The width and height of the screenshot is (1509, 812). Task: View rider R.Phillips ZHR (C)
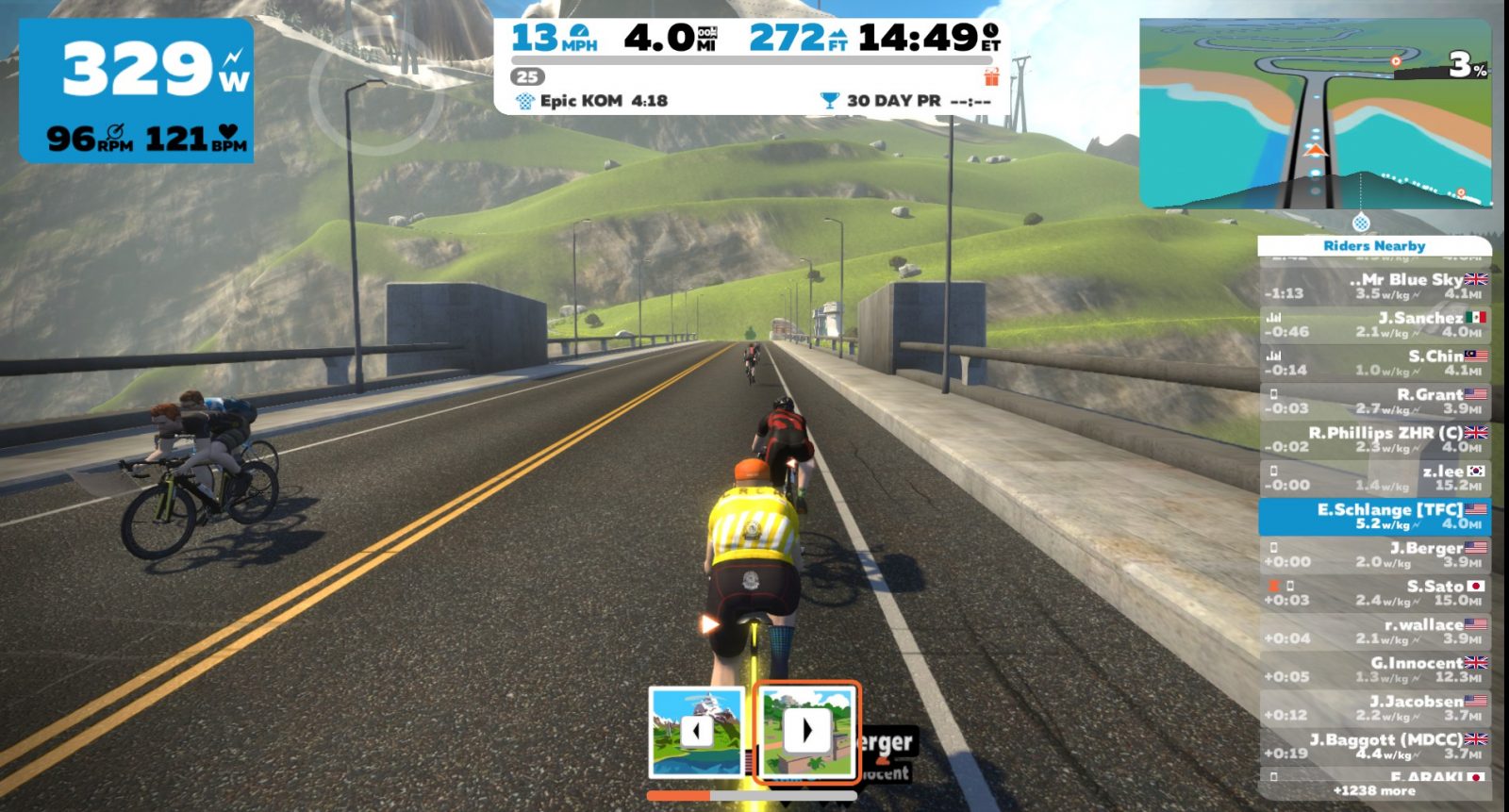tap(1375, 439)
